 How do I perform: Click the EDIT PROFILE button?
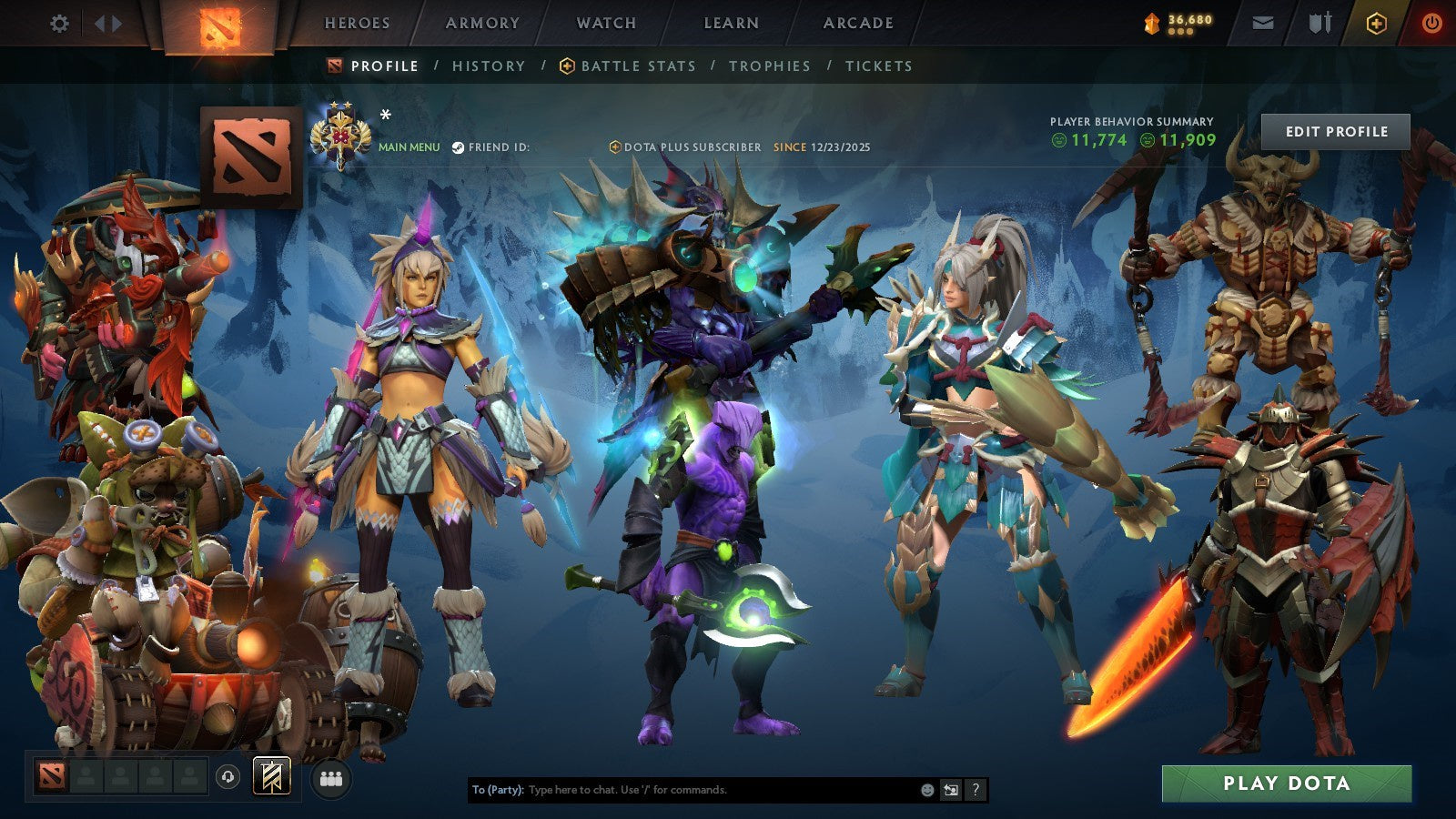1337,131
